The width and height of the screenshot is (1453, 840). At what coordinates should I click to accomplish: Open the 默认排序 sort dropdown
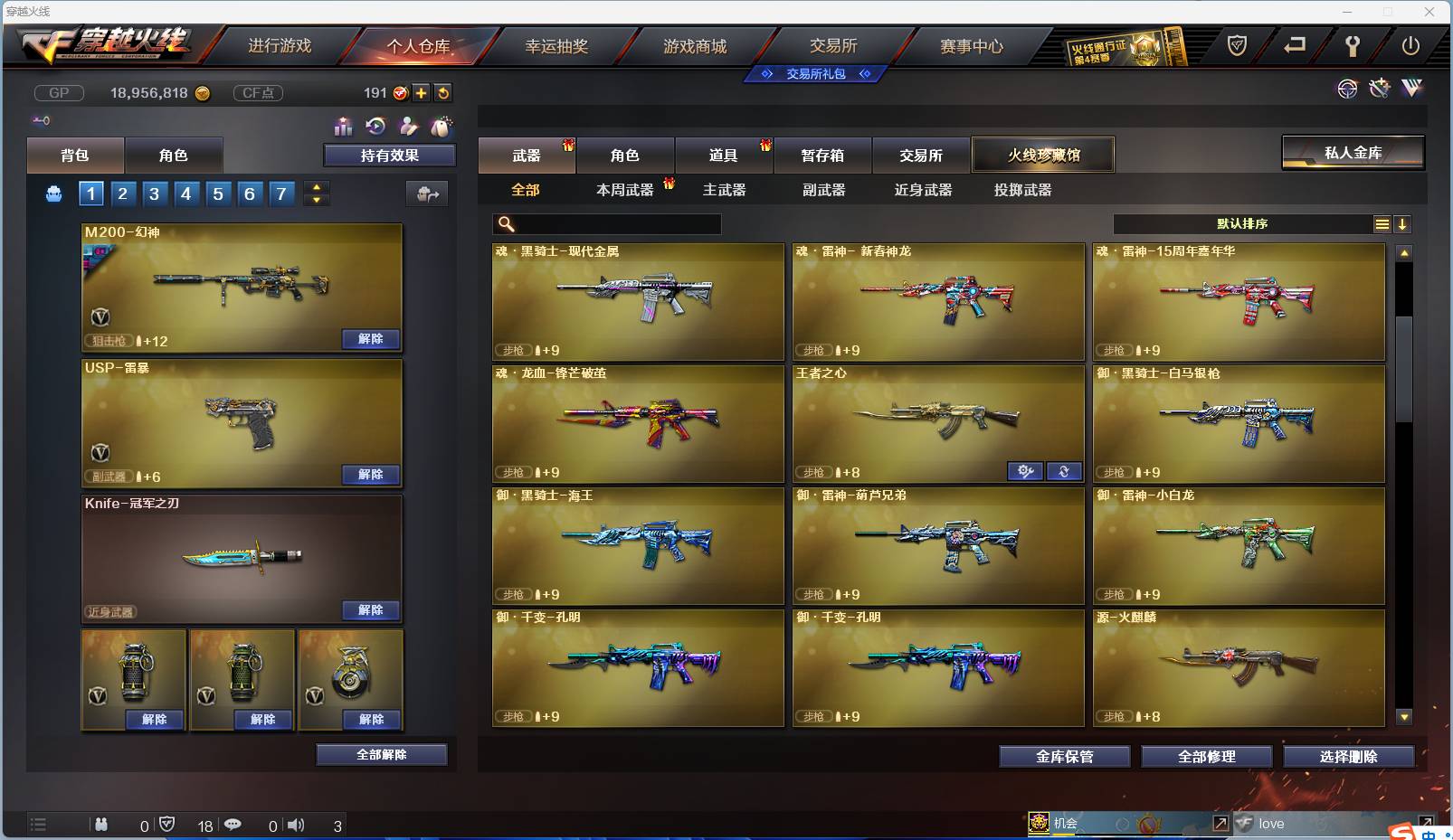tap(1239, 223)
